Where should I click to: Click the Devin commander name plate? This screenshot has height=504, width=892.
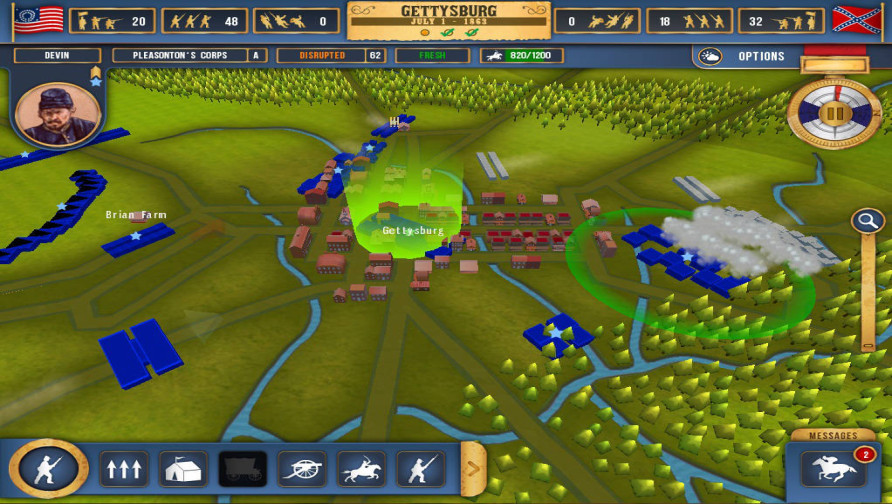(57, 56)
